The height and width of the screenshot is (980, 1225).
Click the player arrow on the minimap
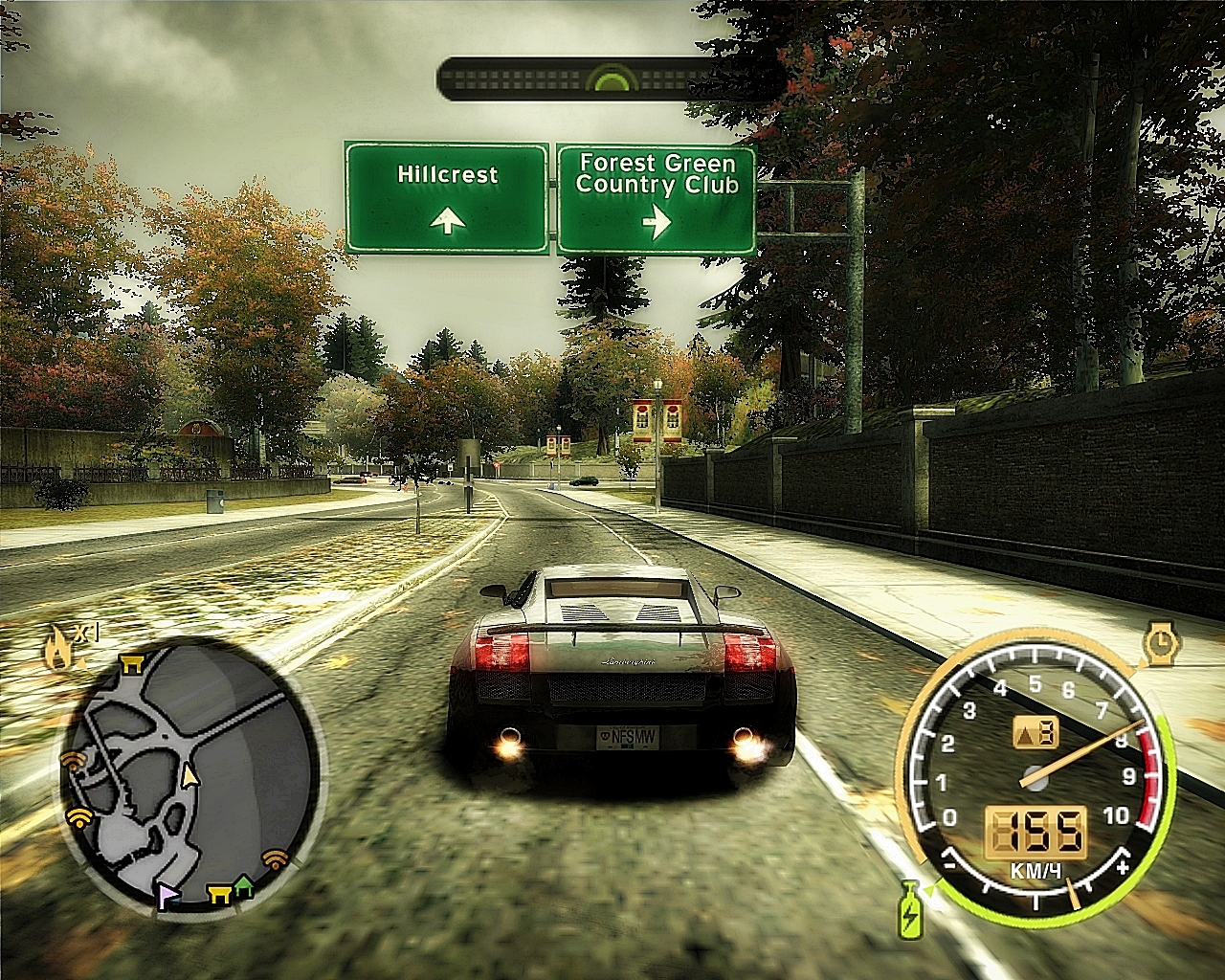[x=189, y=774]
